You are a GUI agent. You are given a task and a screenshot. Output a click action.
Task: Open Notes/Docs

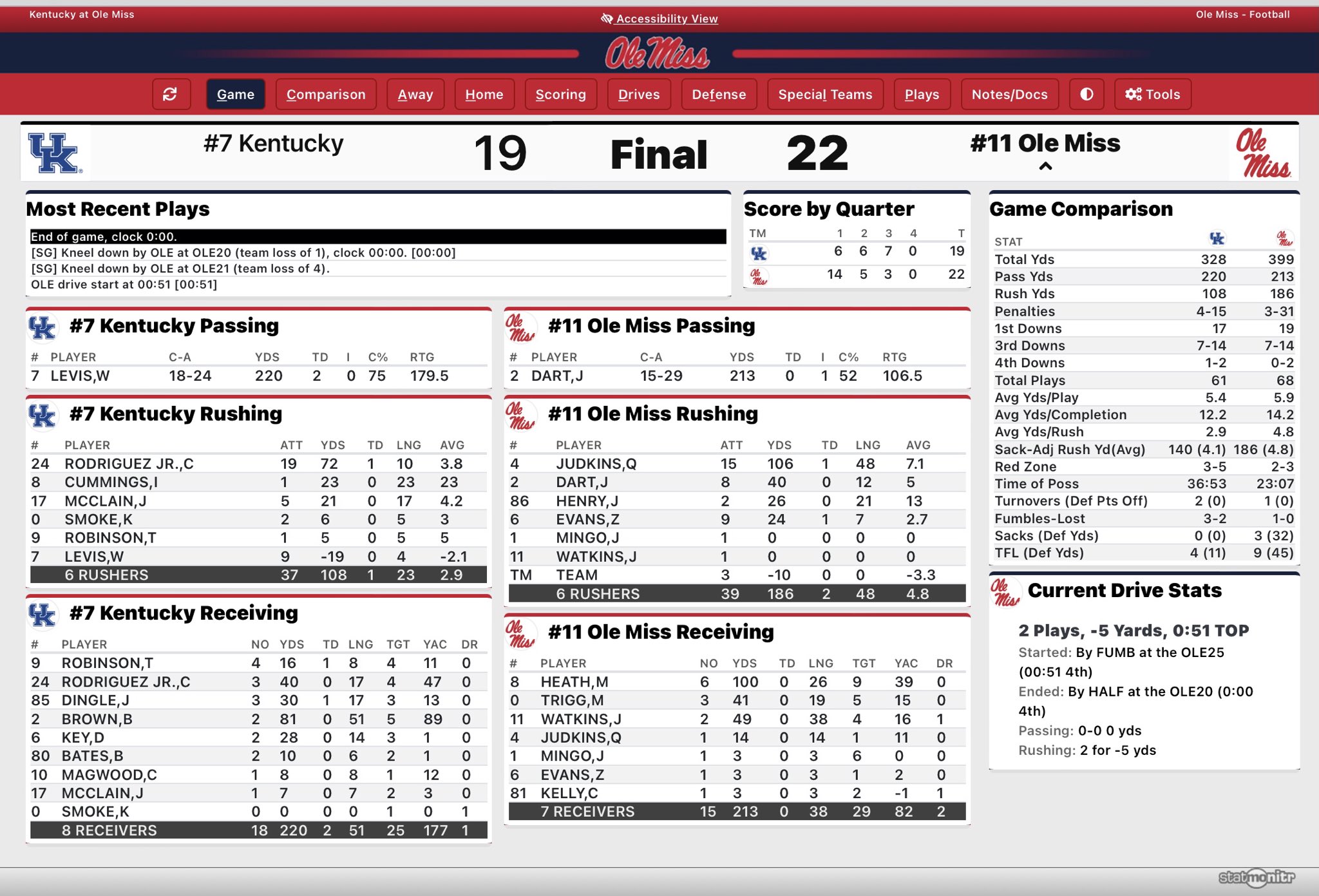coord(1009,94)
